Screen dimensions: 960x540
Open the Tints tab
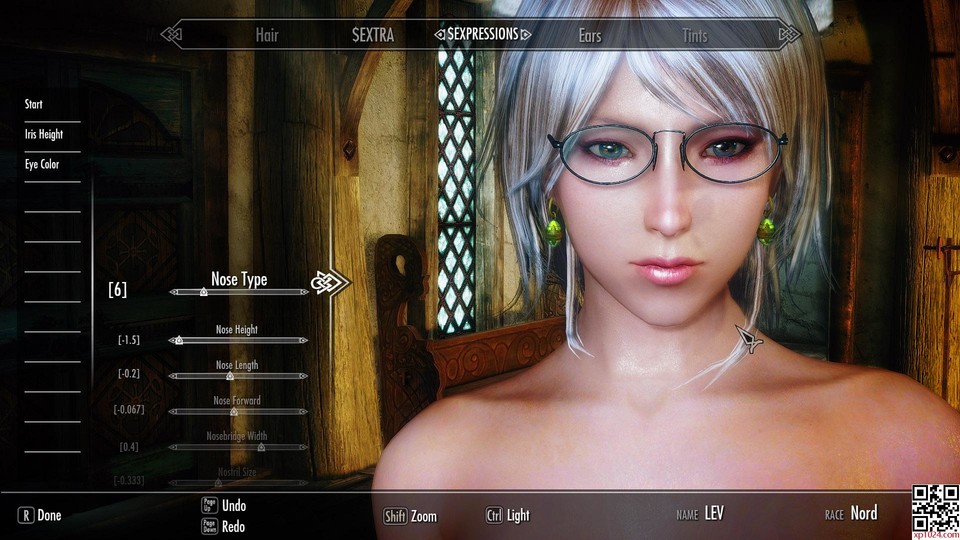click(x=694, y=36)
